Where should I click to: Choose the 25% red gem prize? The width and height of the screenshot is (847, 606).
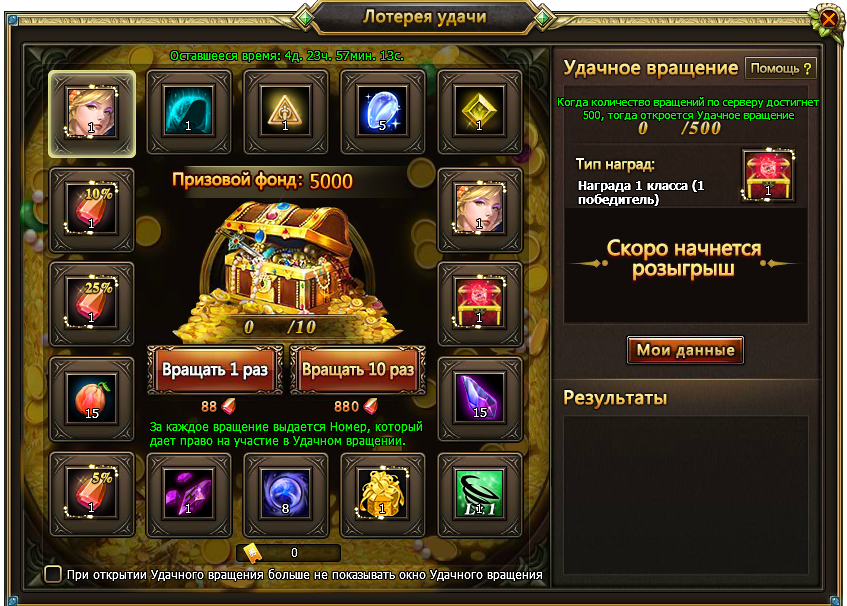tap(92, 304)
